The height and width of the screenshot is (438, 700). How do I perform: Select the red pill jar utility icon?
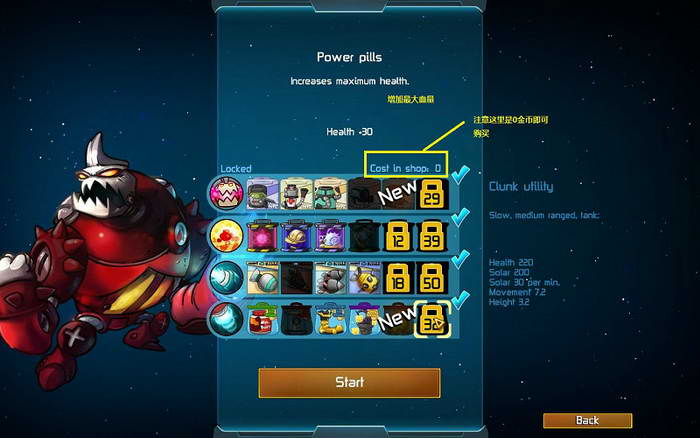coord(226,318)
